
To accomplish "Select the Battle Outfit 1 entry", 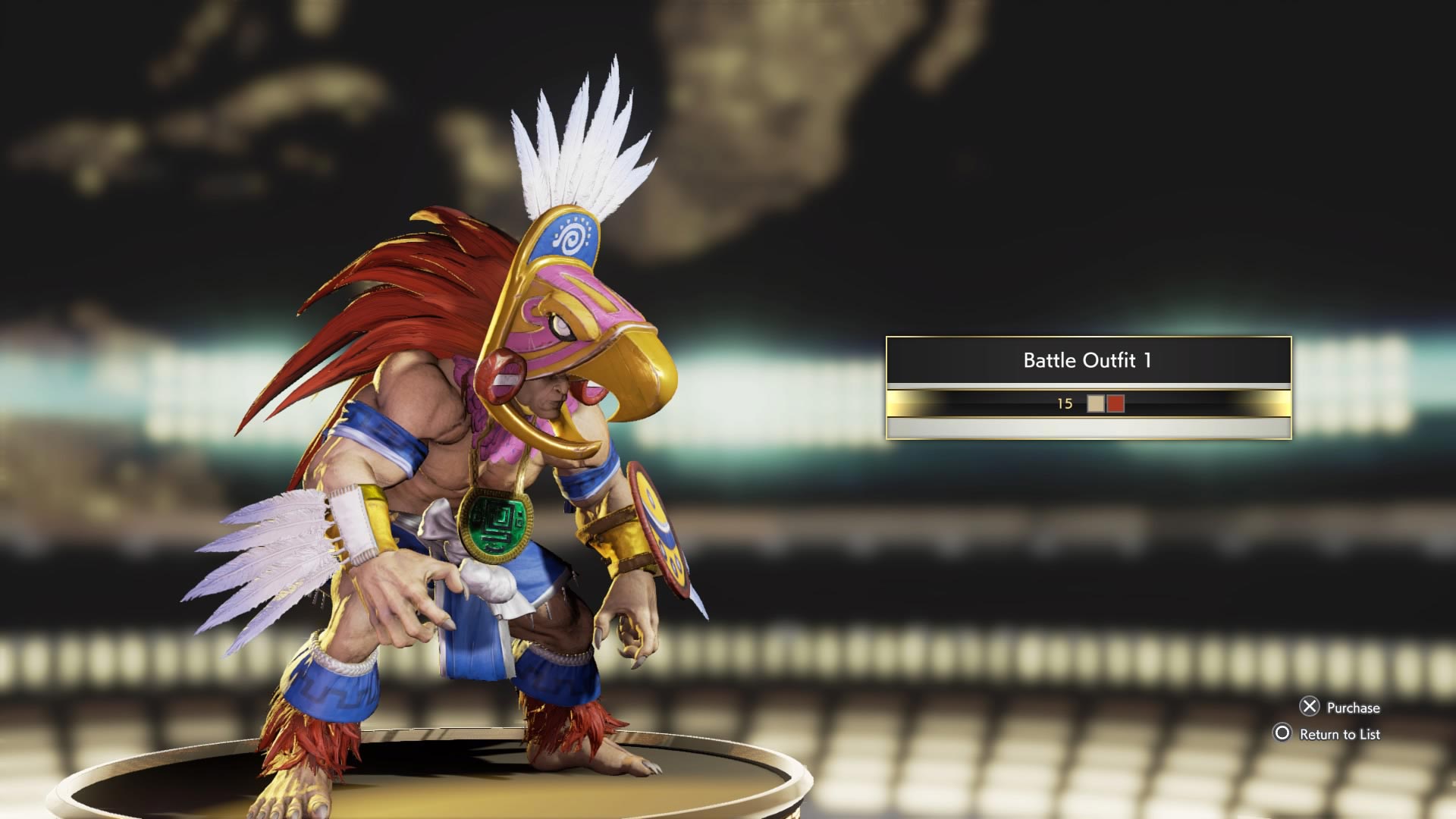I will (x=1087, y=360).
